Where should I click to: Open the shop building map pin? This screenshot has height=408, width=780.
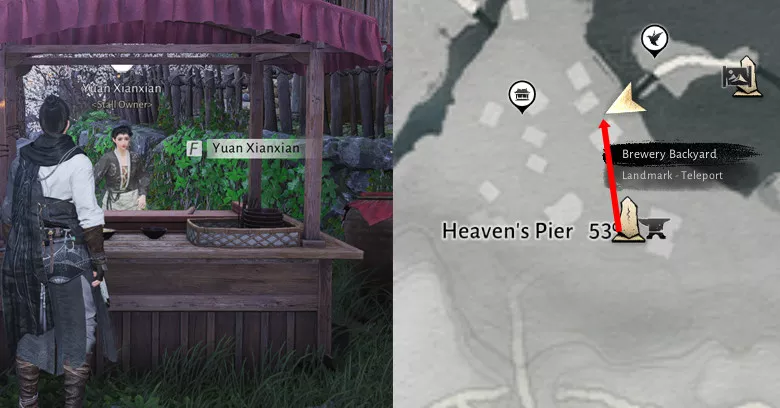click(521, 96)
